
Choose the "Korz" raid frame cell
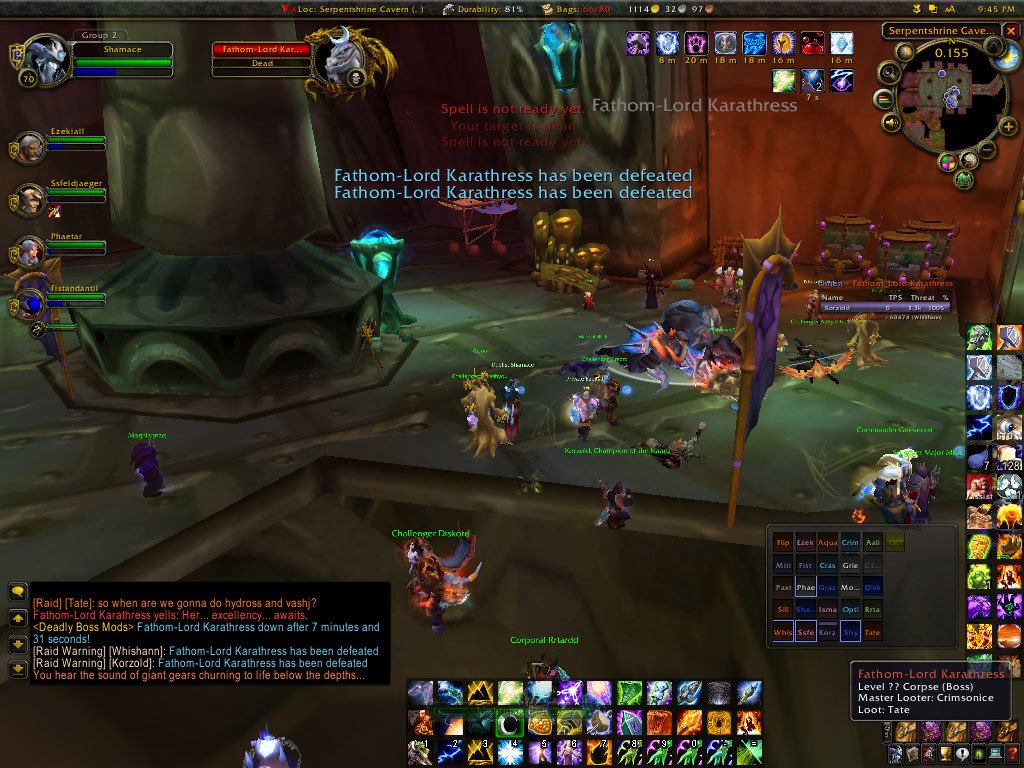click(x=828, y=632)
